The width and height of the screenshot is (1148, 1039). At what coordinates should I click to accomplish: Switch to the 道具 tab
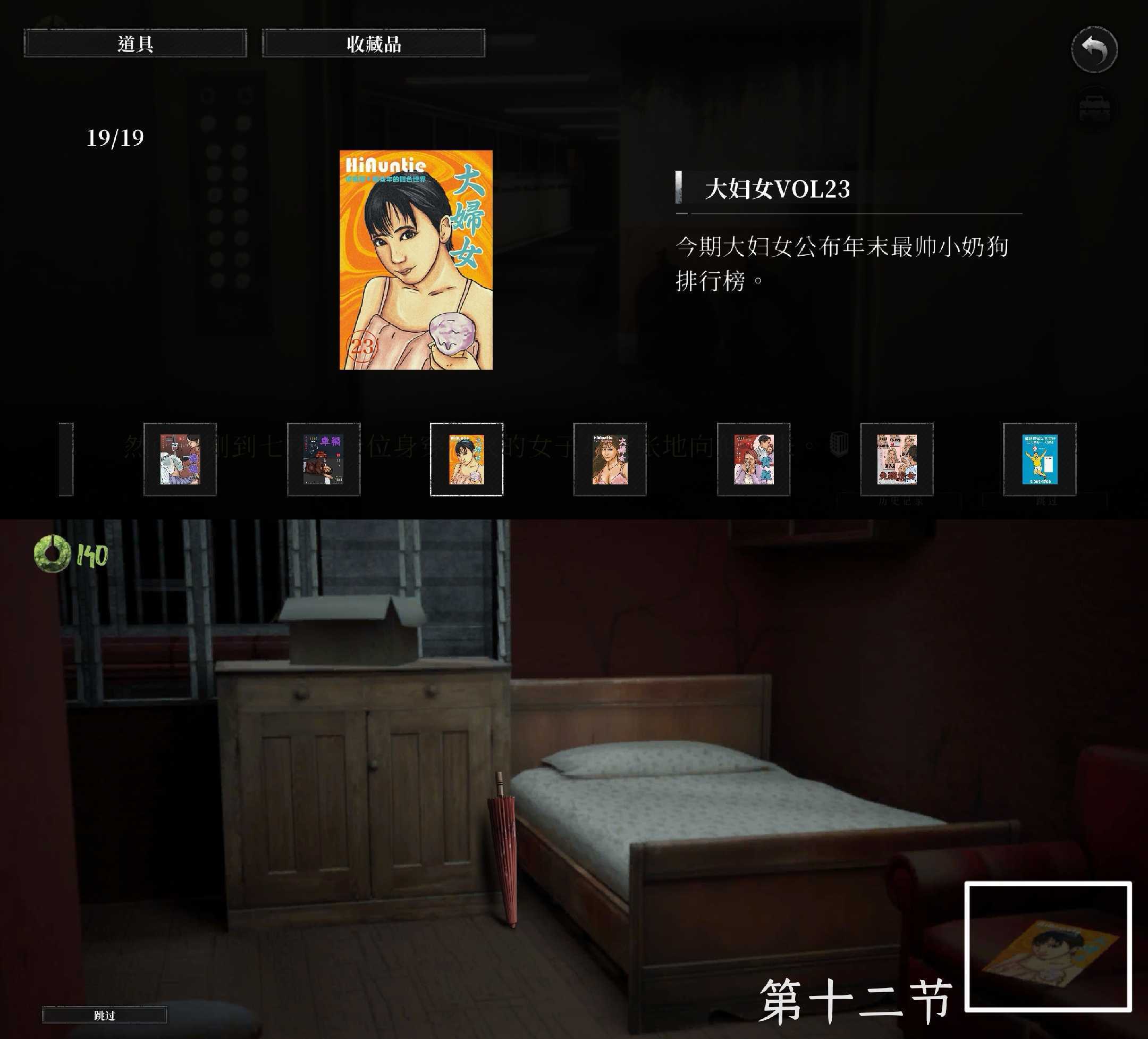[135, 44]
